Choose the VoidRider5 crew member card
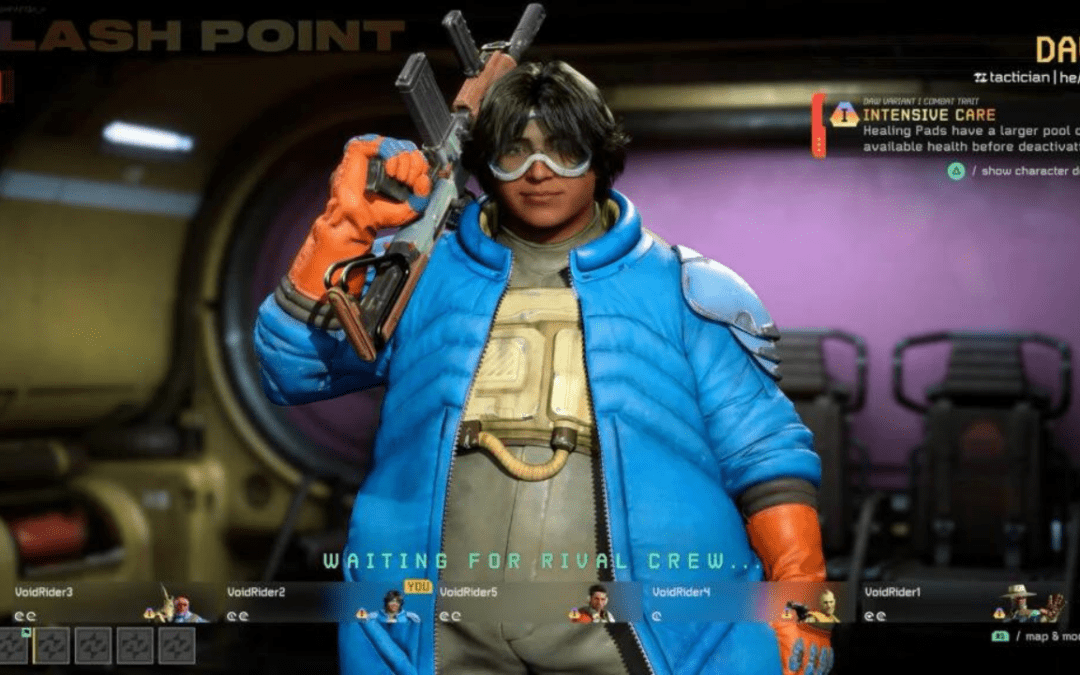 click(534, 603)
